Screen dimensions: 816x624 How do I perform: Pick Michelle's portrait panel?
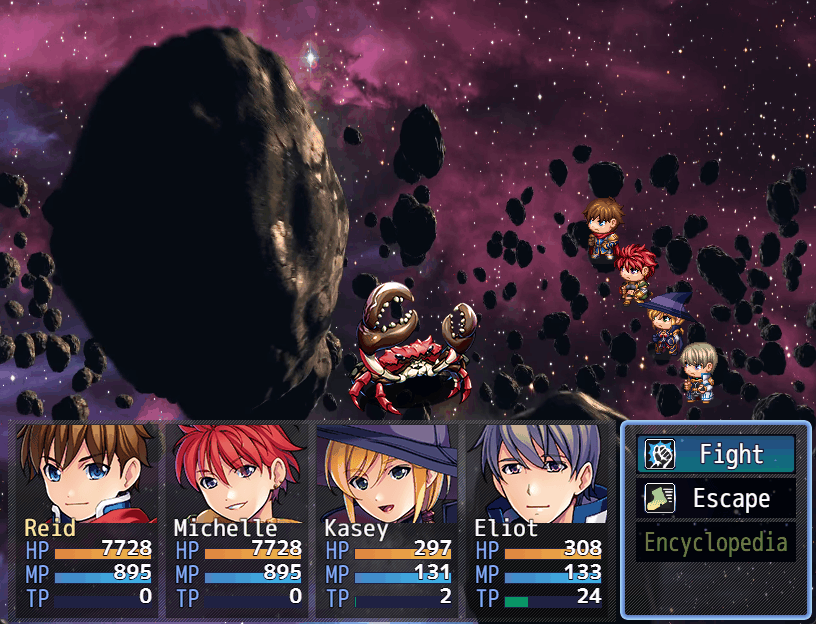click(238, 518)
